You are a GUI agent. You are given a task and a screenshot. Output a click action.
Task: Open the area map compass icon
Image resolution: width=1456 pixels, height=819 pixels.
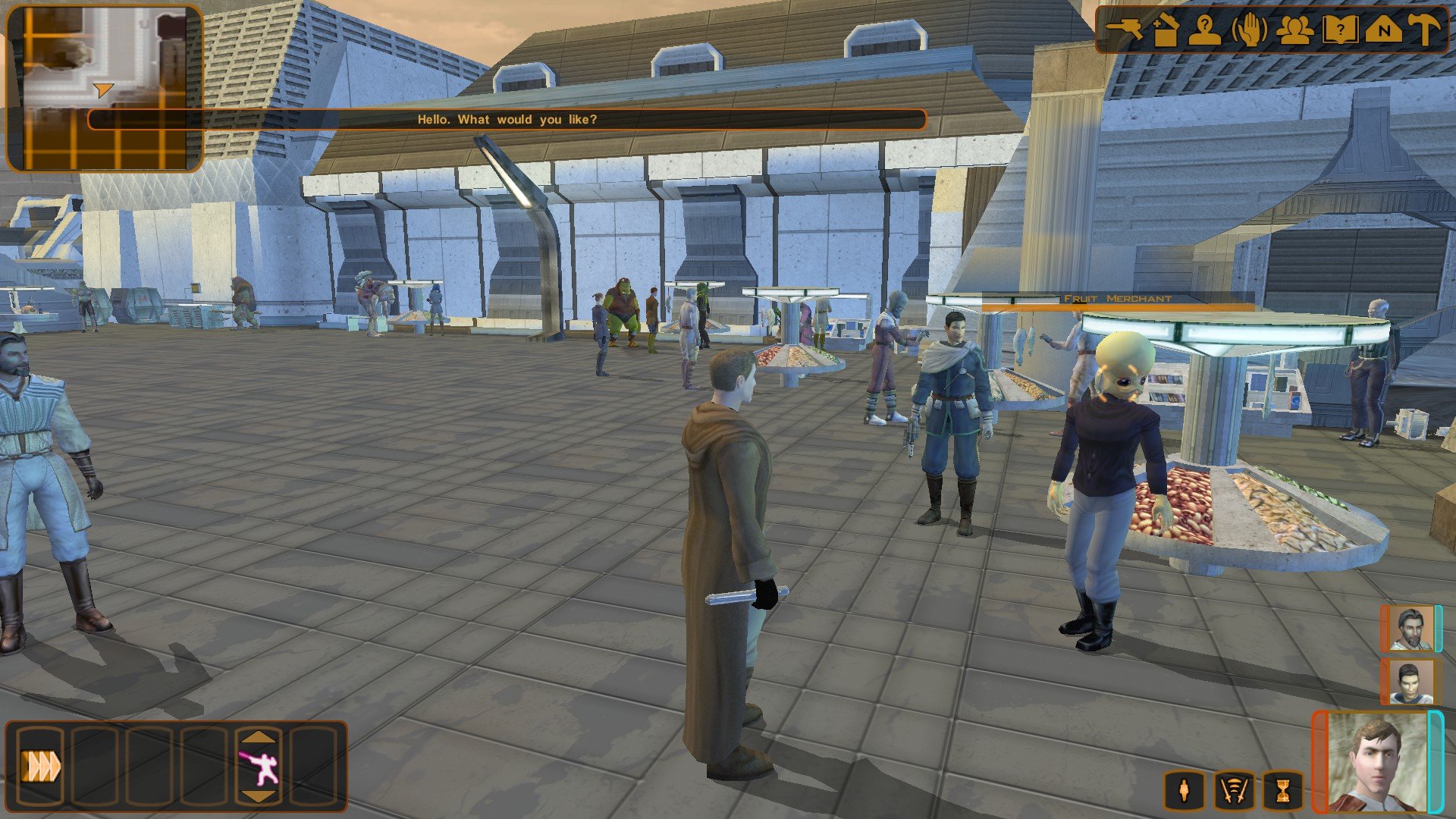(x=1383, y=30)
